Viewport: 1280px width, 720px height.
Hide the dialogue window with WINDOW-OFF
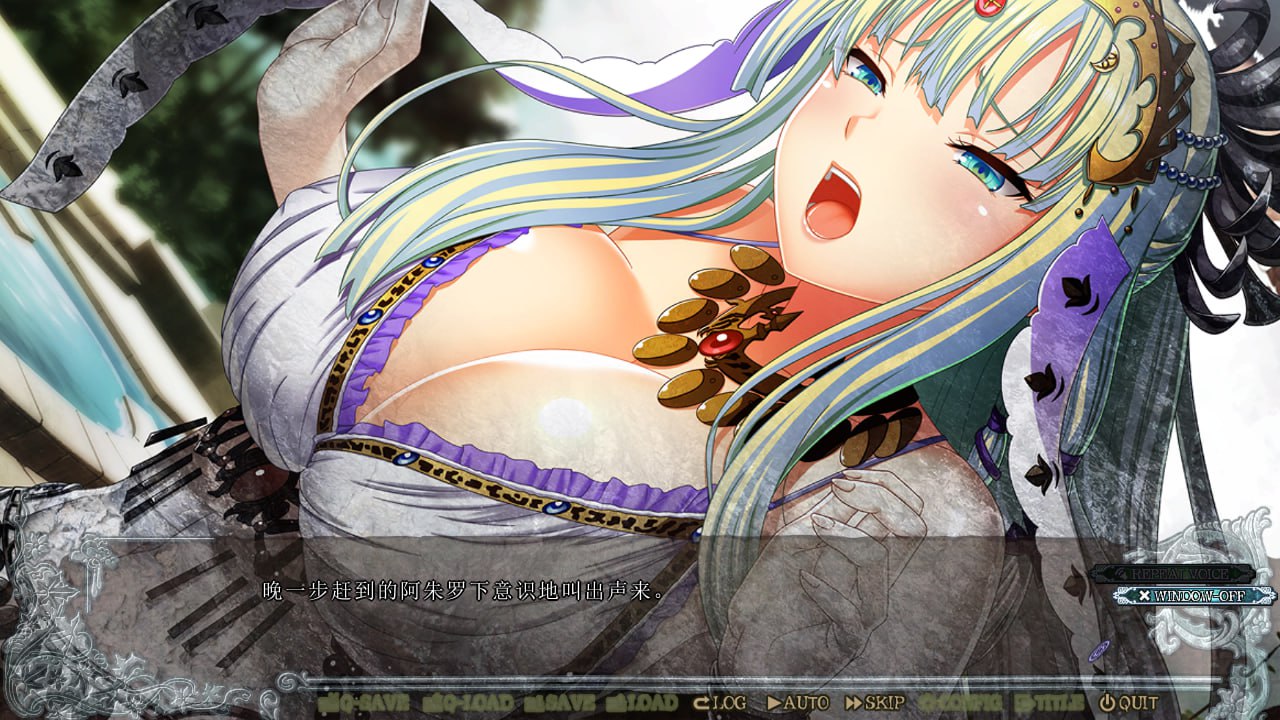(1190, 596)
